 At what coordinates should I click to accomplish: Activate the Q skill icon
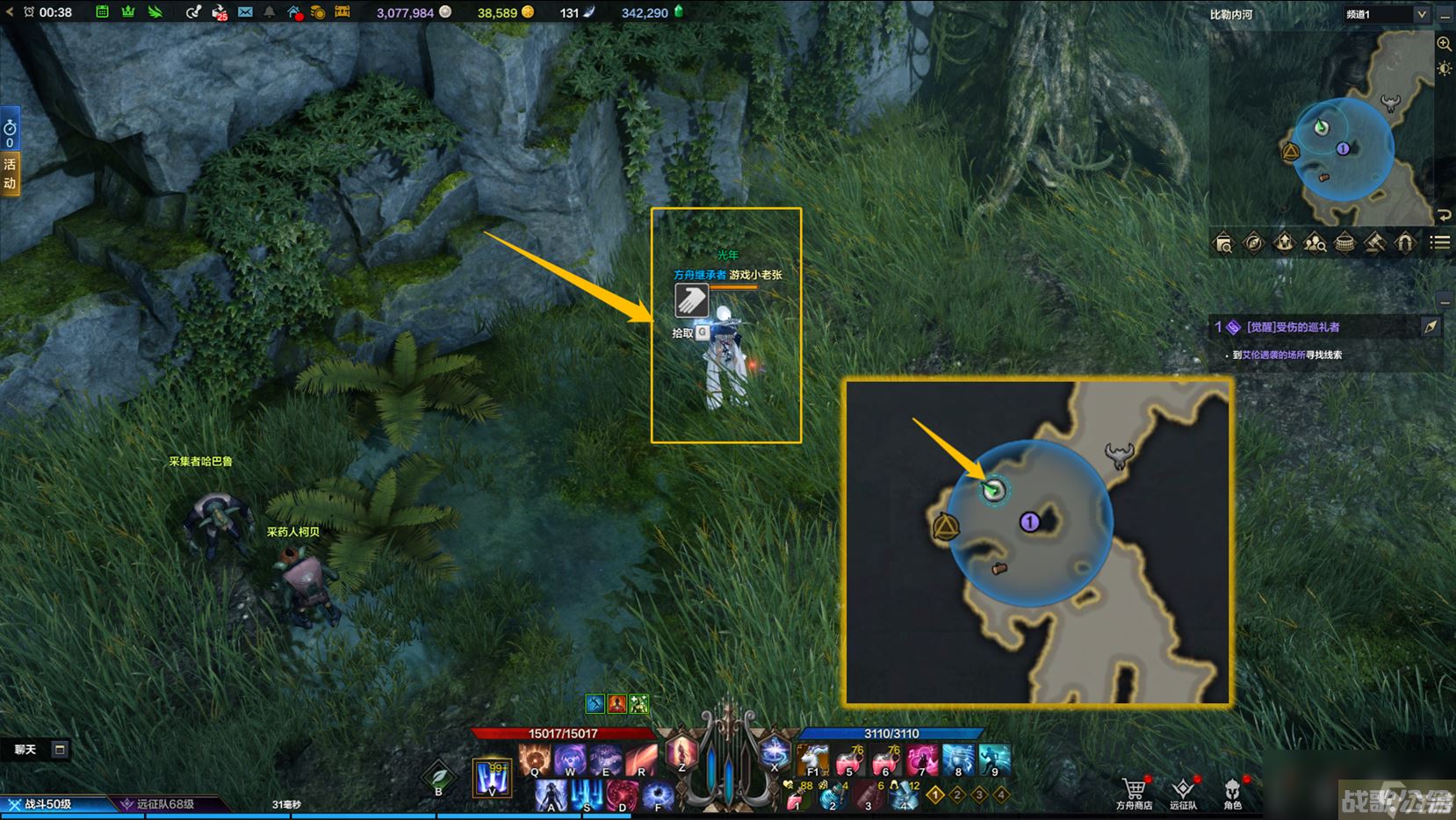click(534, 759)
